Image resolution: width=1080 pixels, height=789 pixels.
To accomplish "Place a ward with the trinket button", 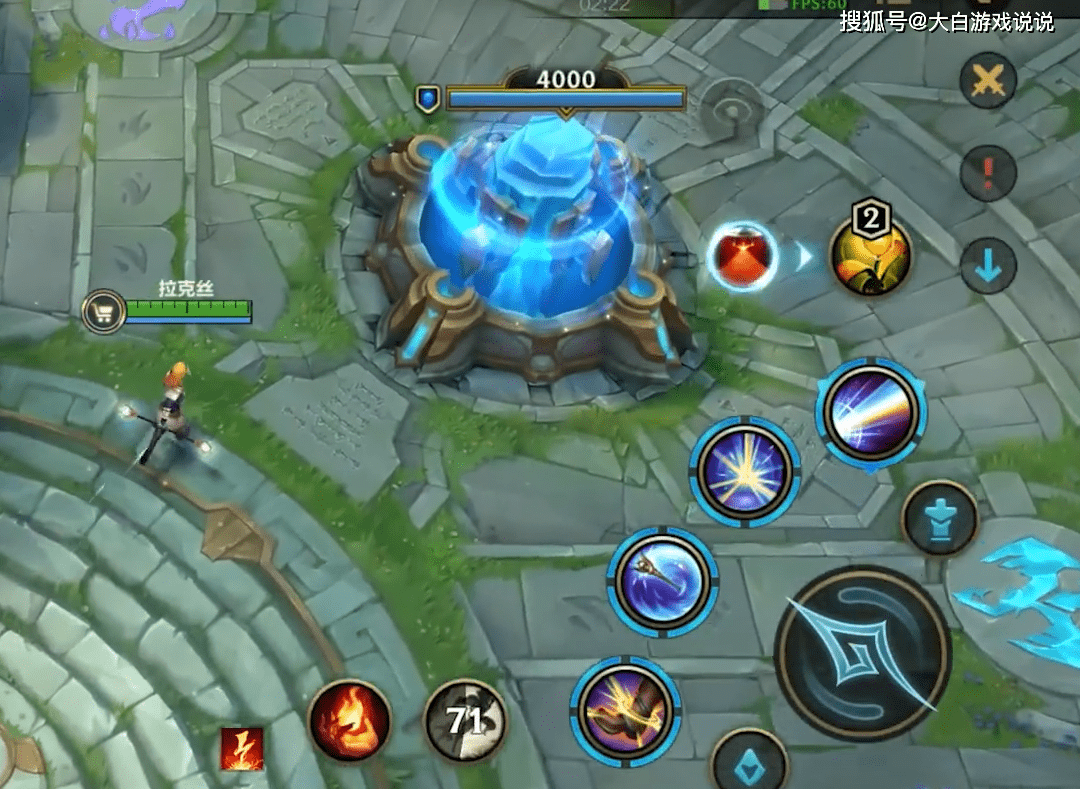I will pyautogui.click(x=939, y=518).
